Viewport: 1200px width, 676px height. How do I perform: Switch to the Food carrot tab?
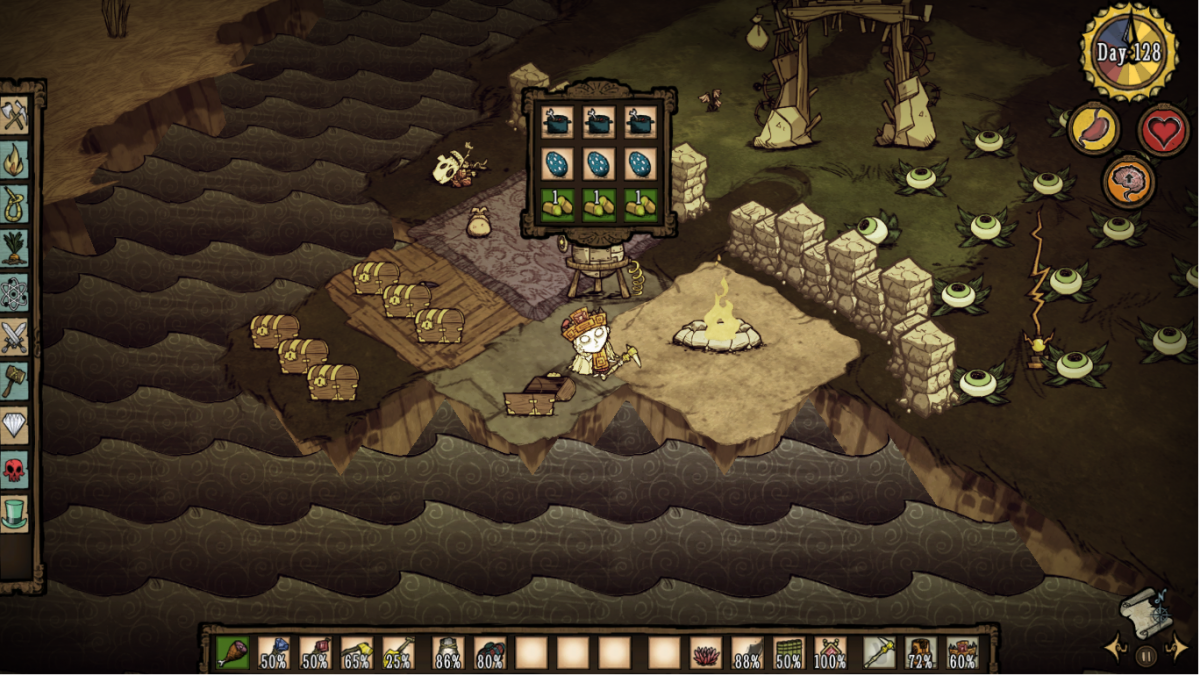pyautogui.click(x=15, y=248)
